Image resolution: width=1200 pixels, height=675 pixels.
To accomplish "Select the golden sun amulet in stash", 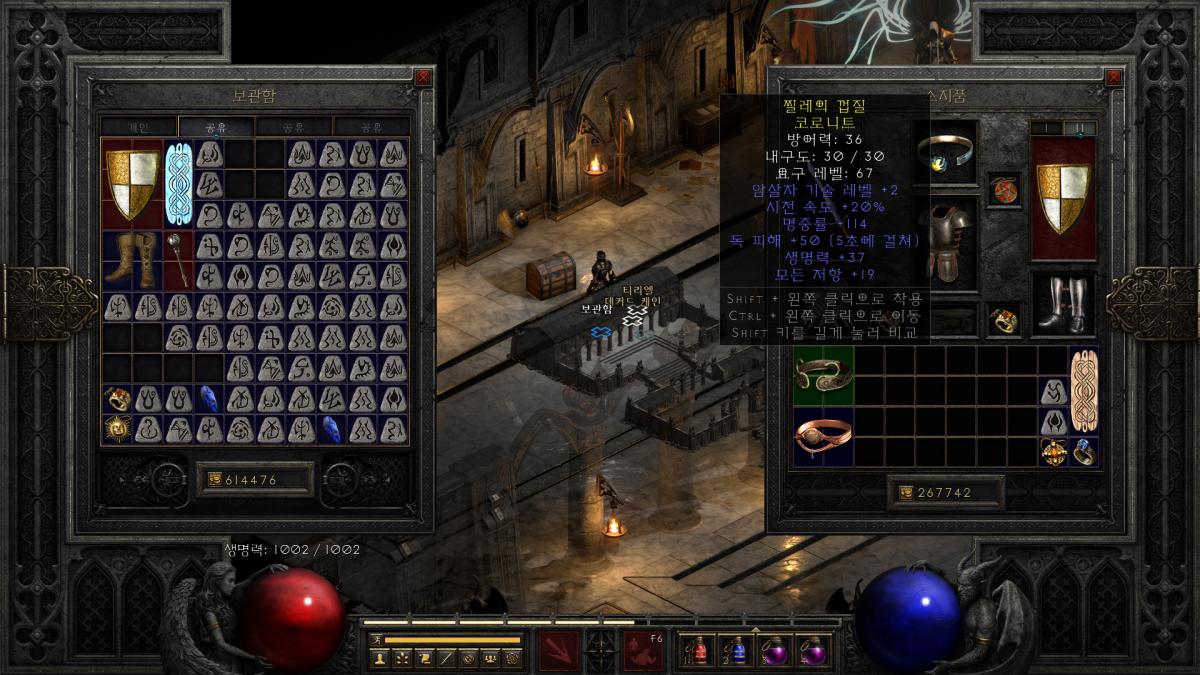I will pyautogui.click(x=118, y=430).
